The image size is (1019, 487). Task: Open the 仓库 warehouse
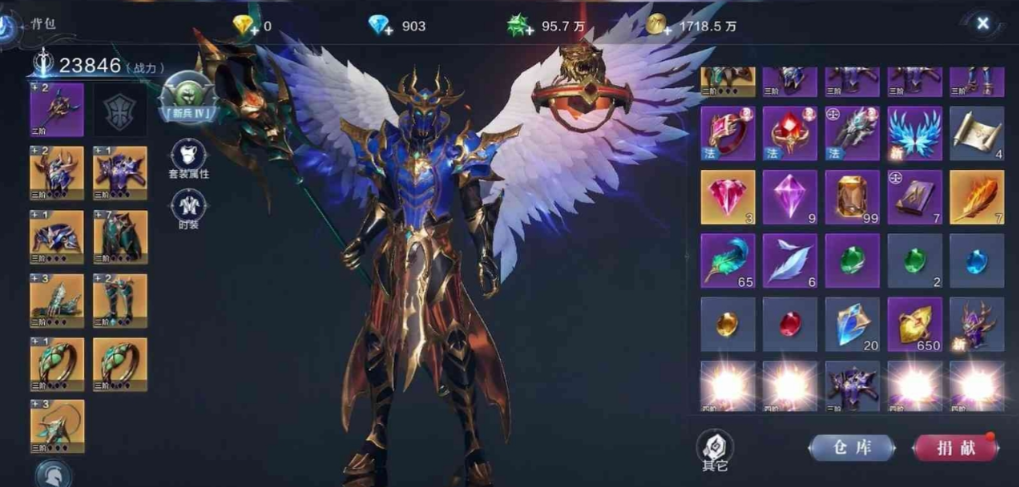pos(852,447)
